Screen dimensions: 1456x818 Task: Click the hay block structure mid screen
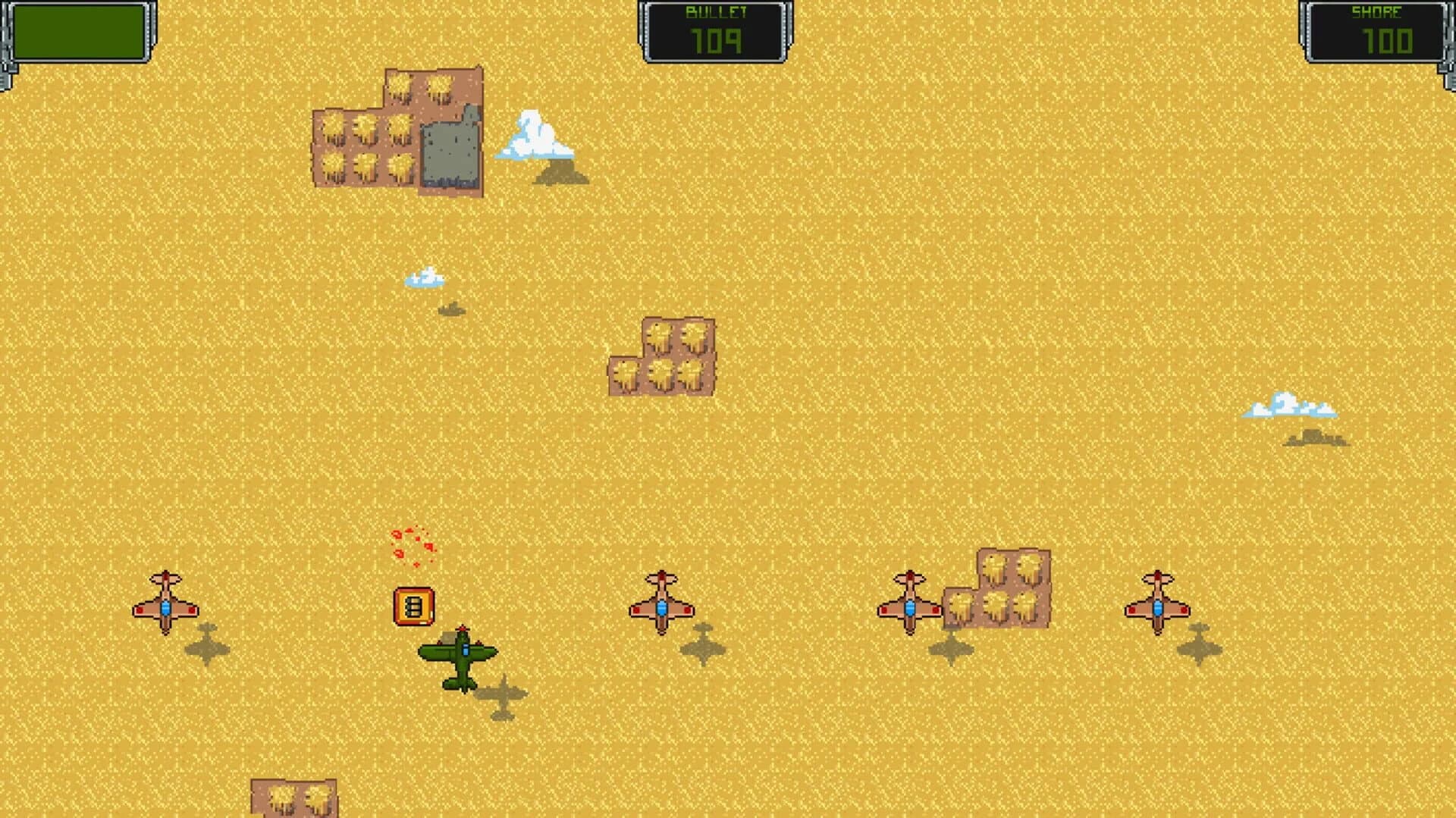pos(664,356)
